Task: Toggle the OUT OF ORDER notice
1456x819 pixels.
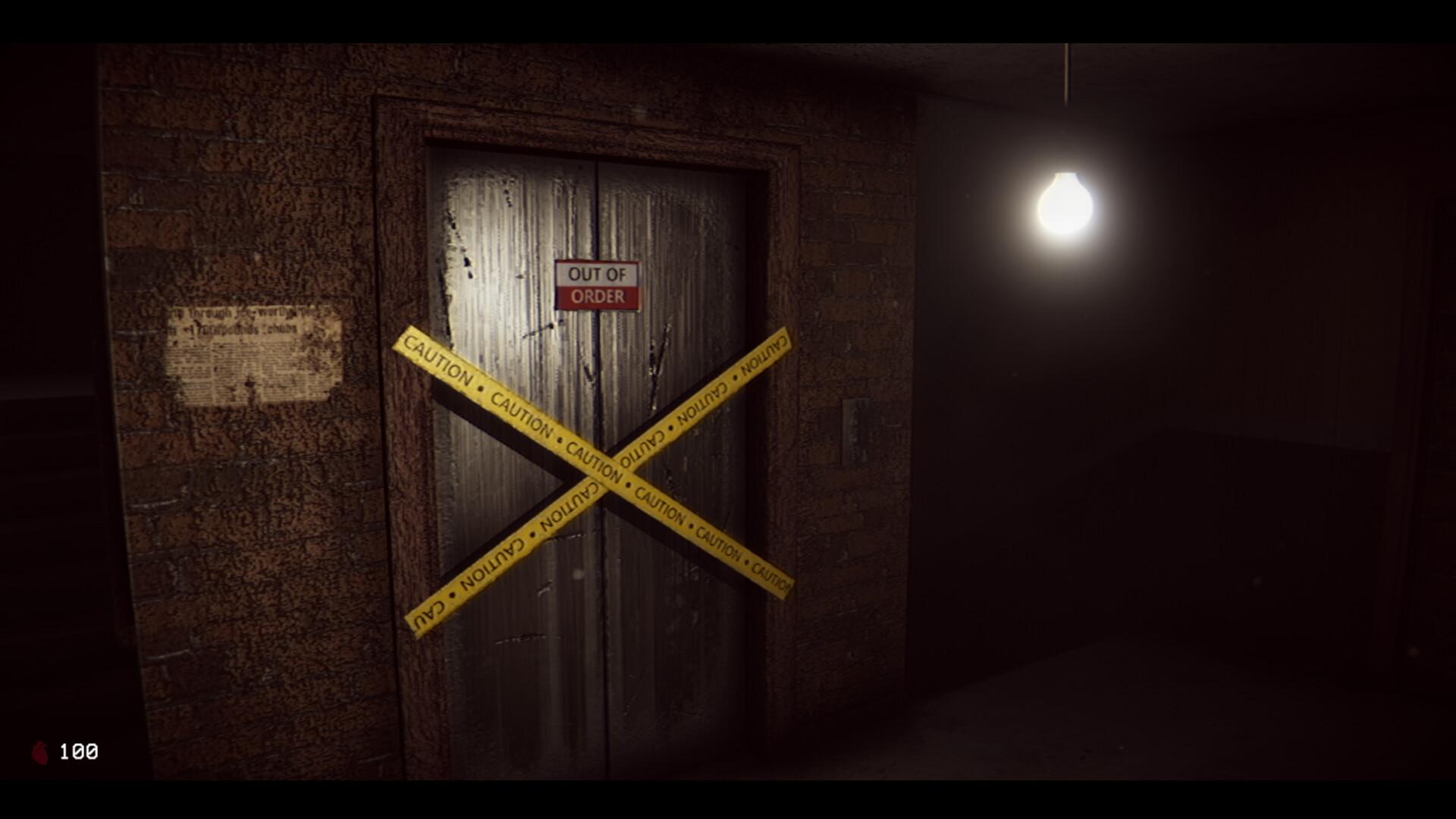Action: pyautogui.click(x=596, y=285)
